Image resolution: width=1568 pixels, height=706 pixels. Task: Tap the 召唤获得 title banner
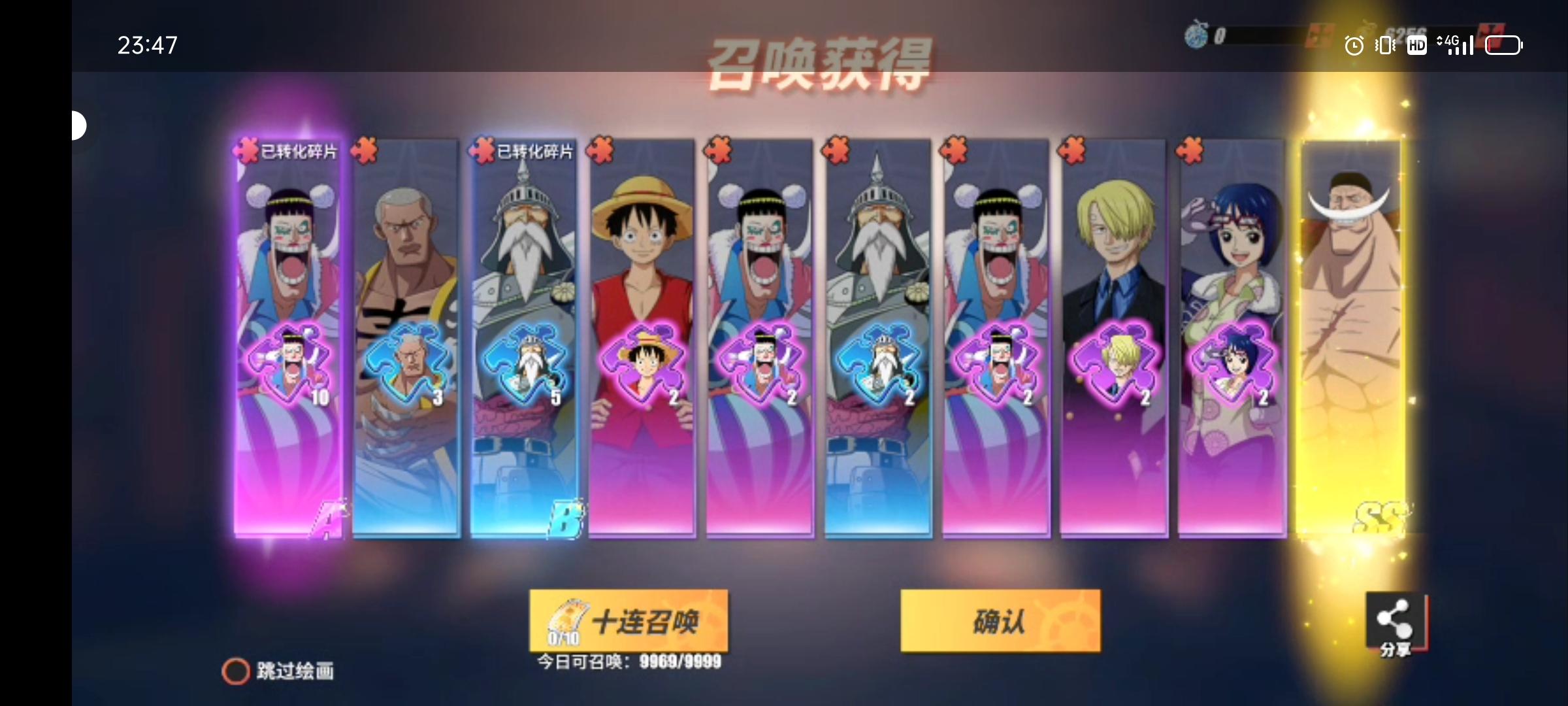coord(825,63)
